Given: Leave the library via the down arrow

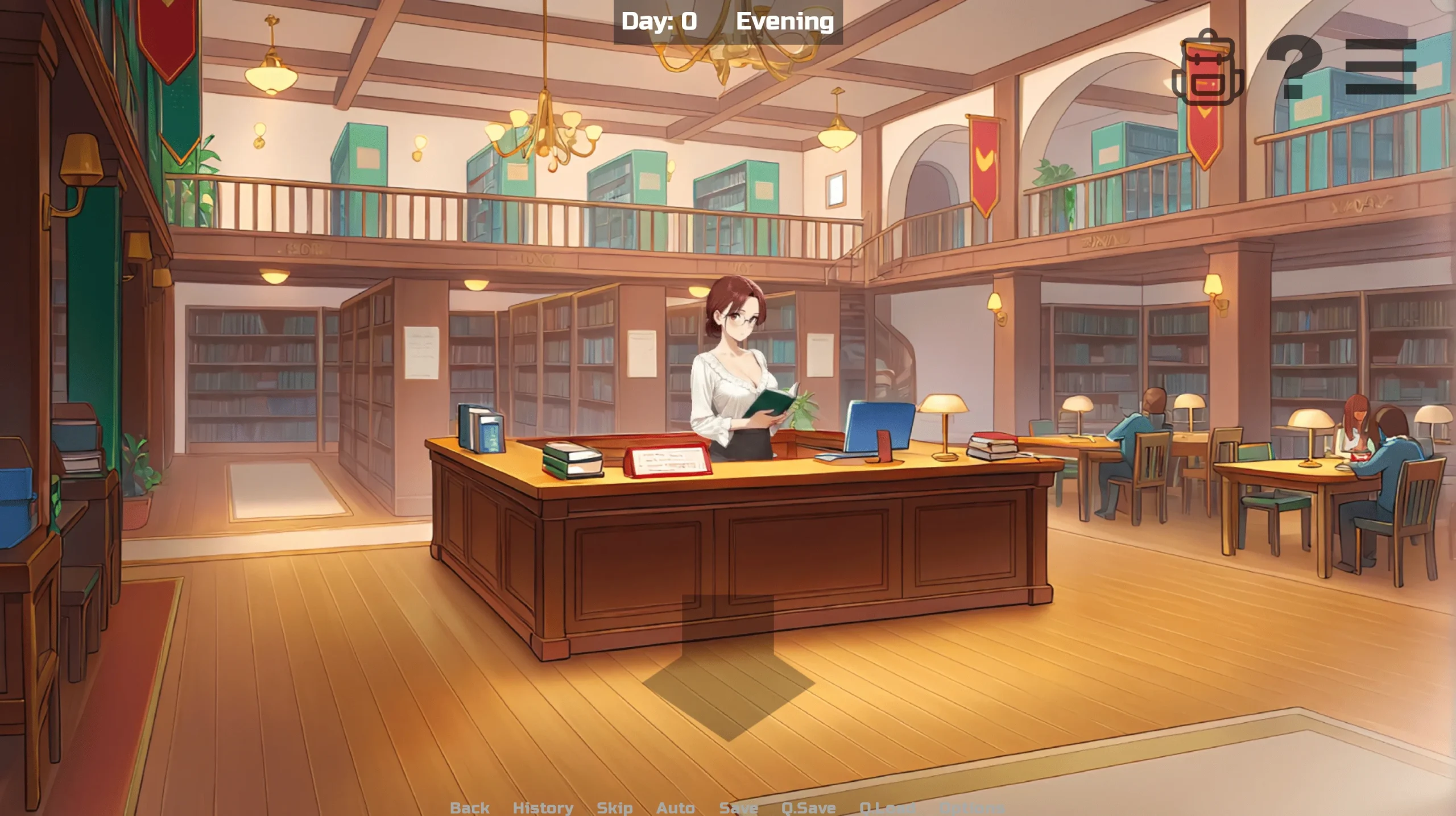Looking at the screenshot, I should (728, 671).
